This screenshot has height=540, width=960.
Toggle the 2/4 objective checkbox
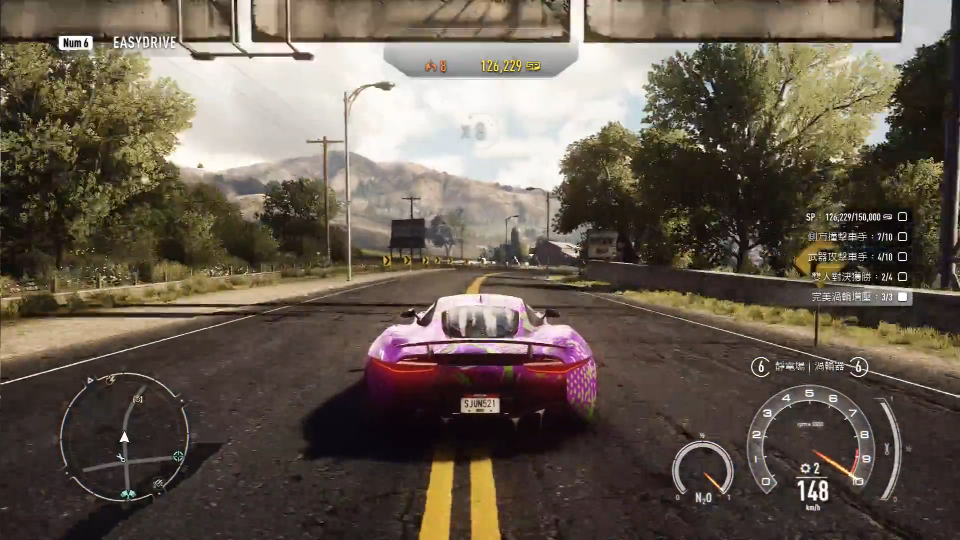point(902,277)
